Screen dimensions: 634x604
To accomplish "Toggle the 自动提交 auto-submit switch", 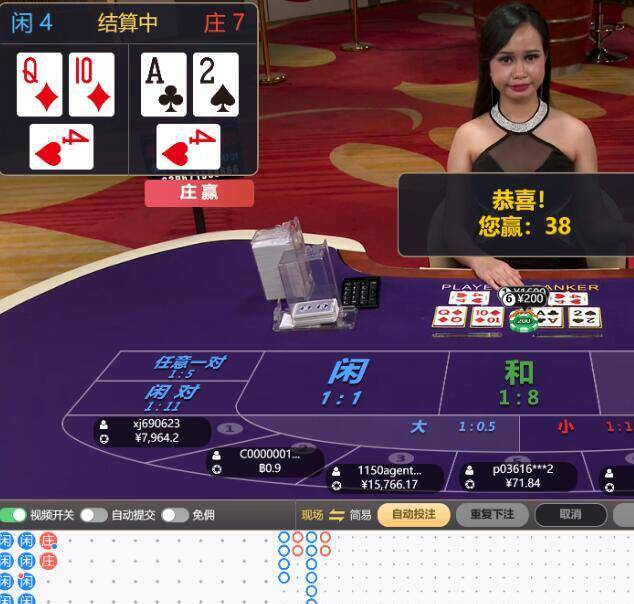I will [94, 515].
